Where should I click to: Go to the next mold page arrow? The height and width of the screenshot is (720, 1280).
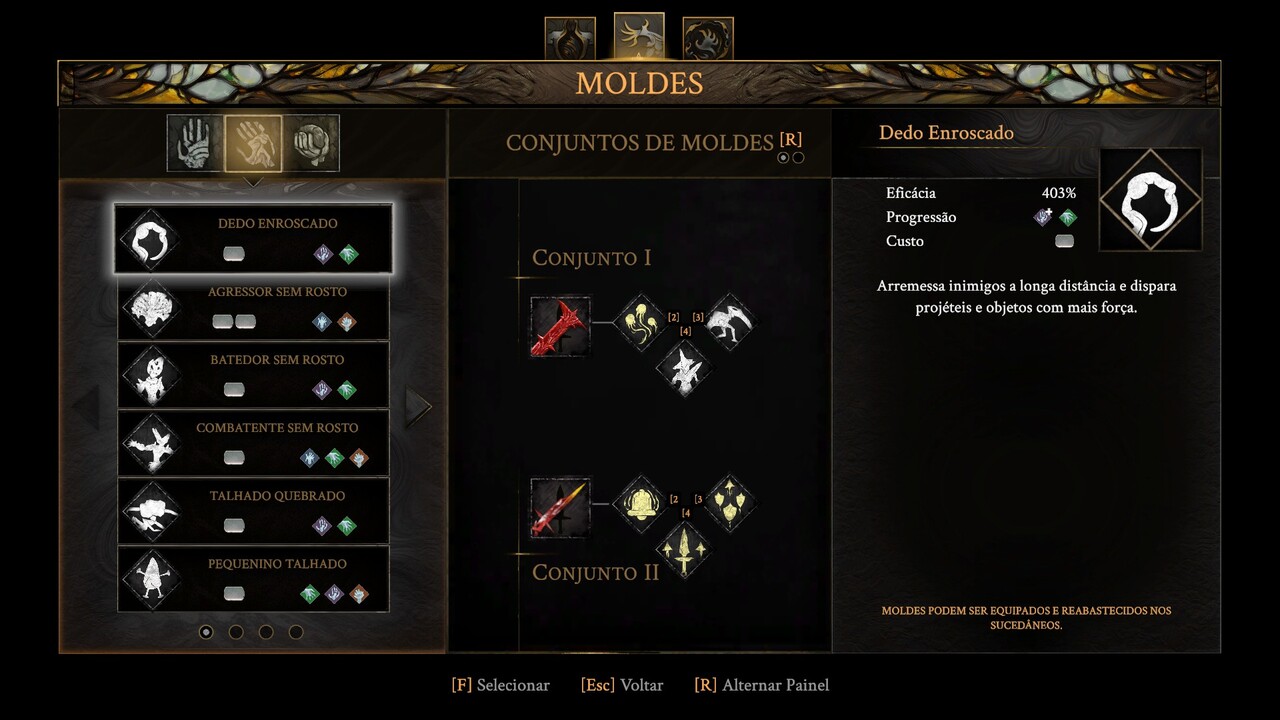click(418, 407)
